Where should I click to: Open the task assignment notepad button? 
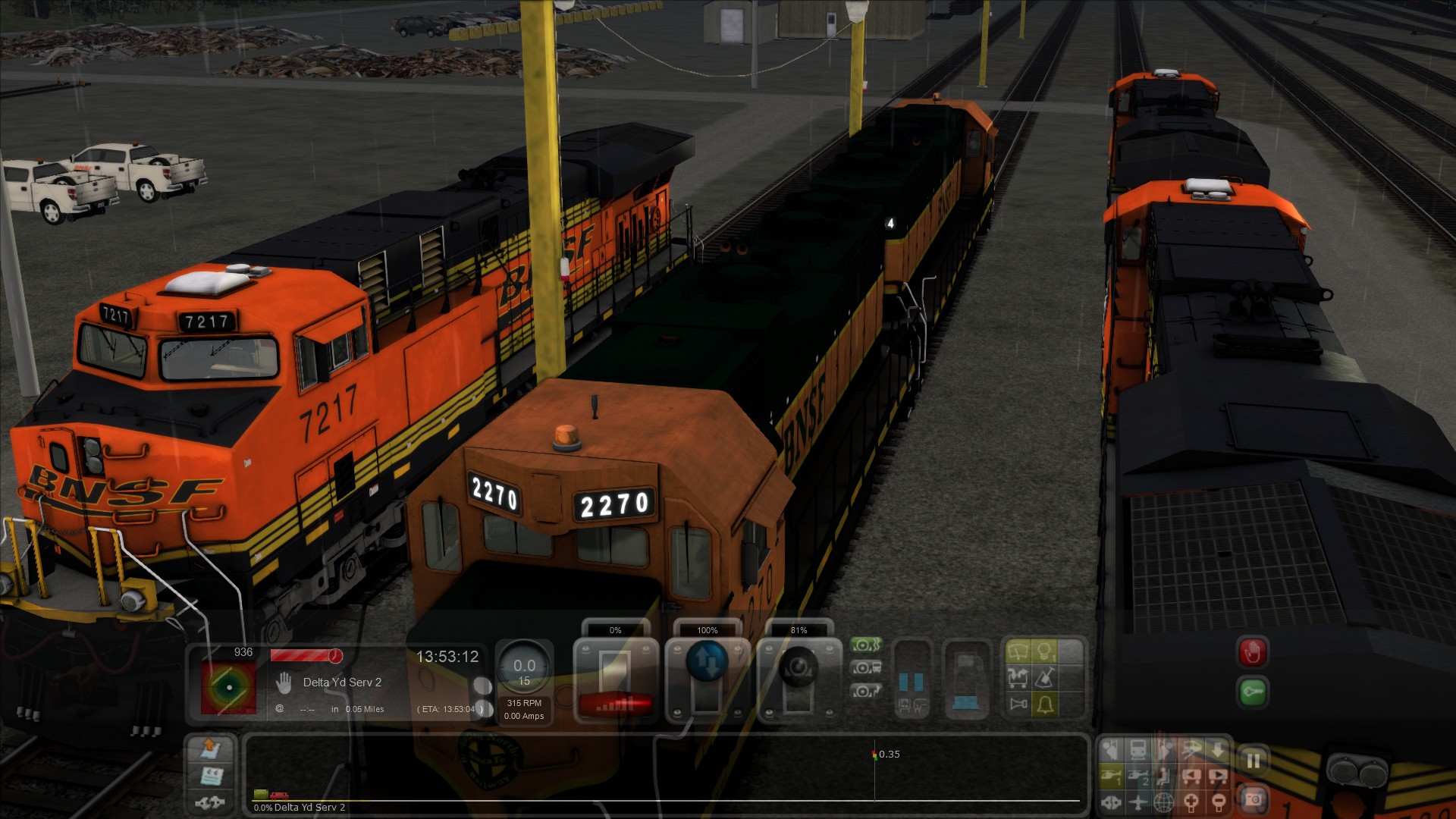tap(209, 776)
